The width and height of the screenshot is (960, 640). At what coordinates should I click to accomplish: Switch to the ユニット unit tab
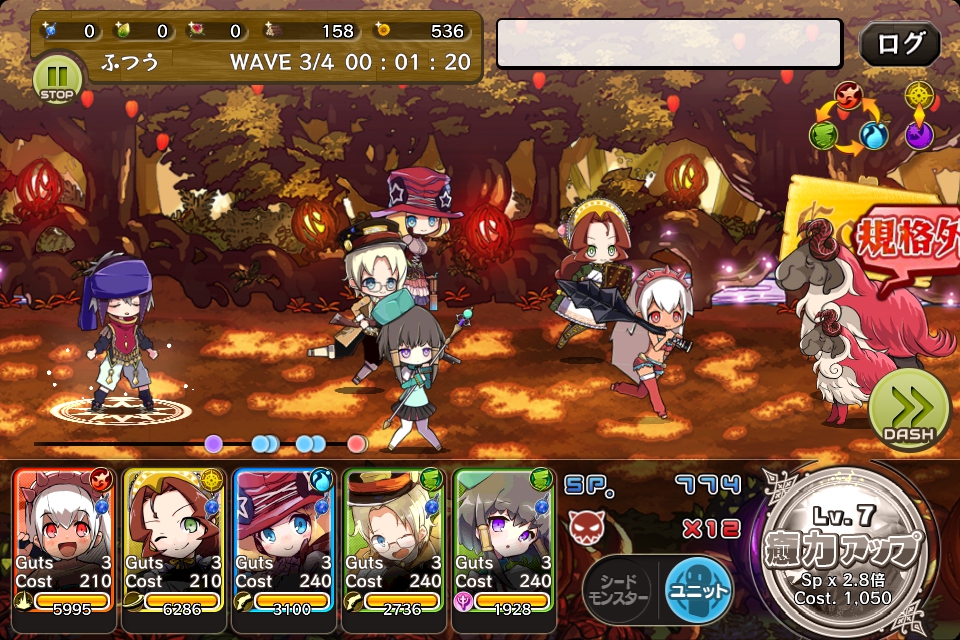(698, 587)
